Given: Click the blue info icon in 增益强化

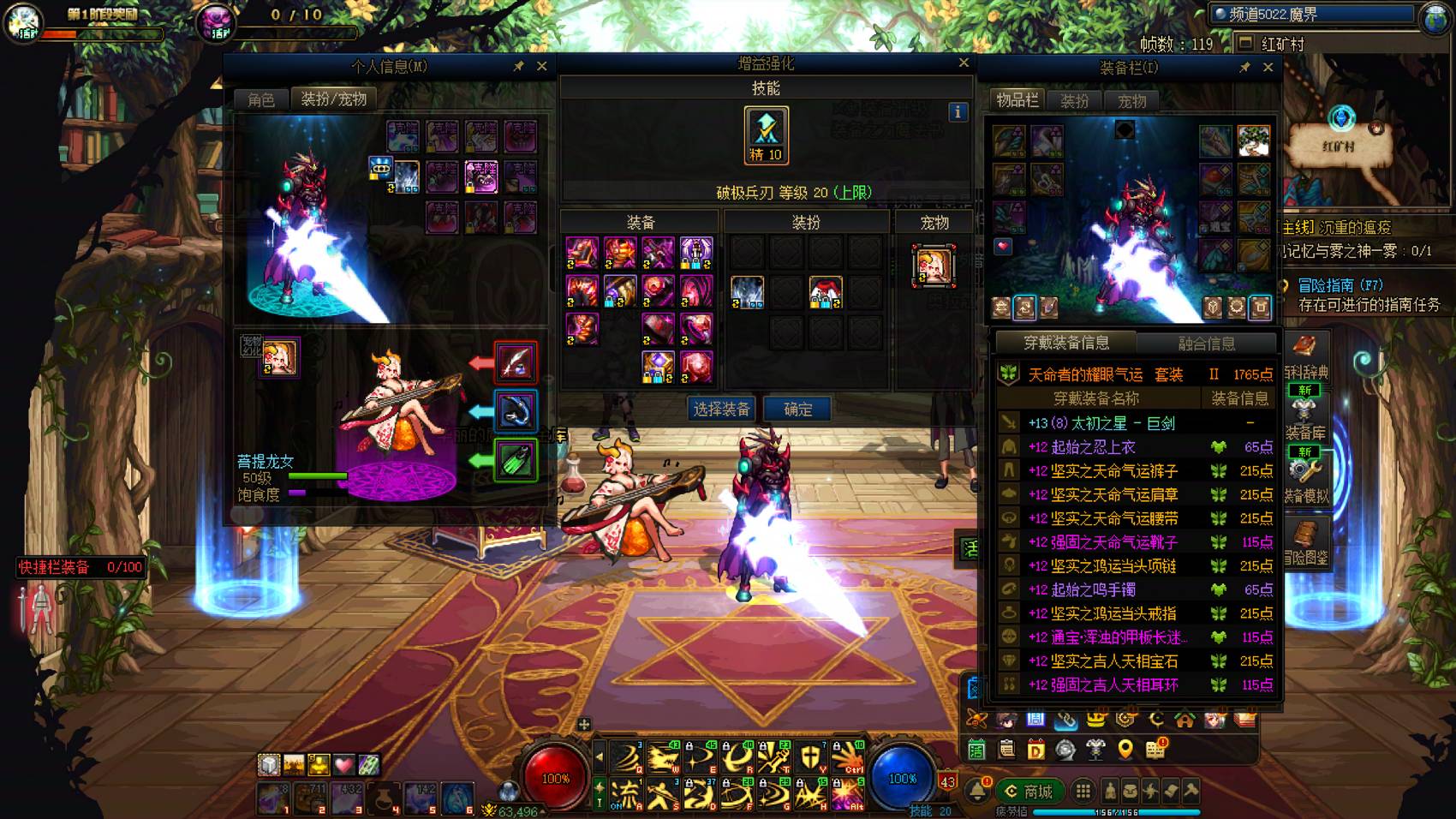Looking at the screenshot, I should [x=958, y=111].
